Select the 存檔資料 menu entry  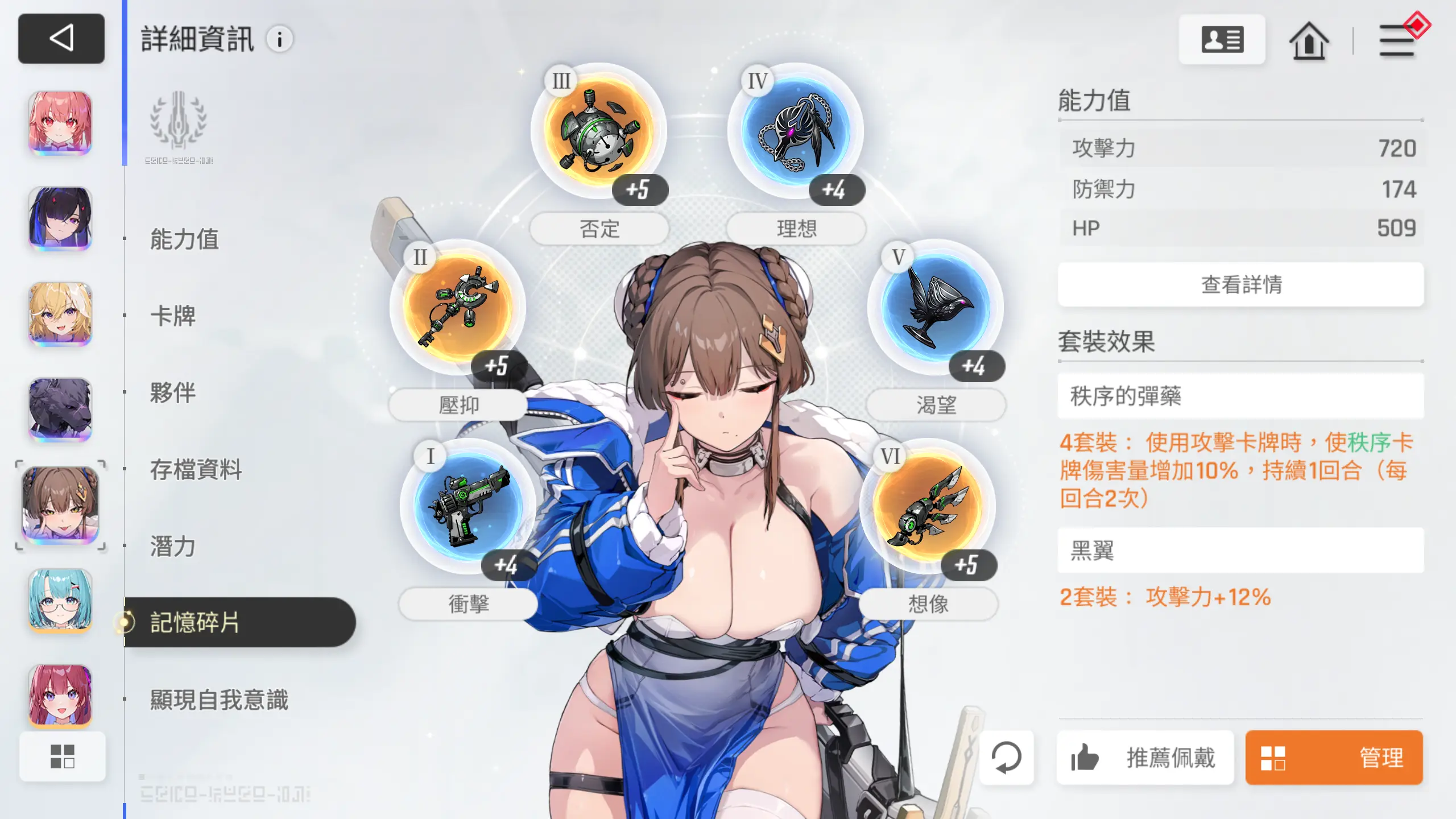(x=196, y=469)
